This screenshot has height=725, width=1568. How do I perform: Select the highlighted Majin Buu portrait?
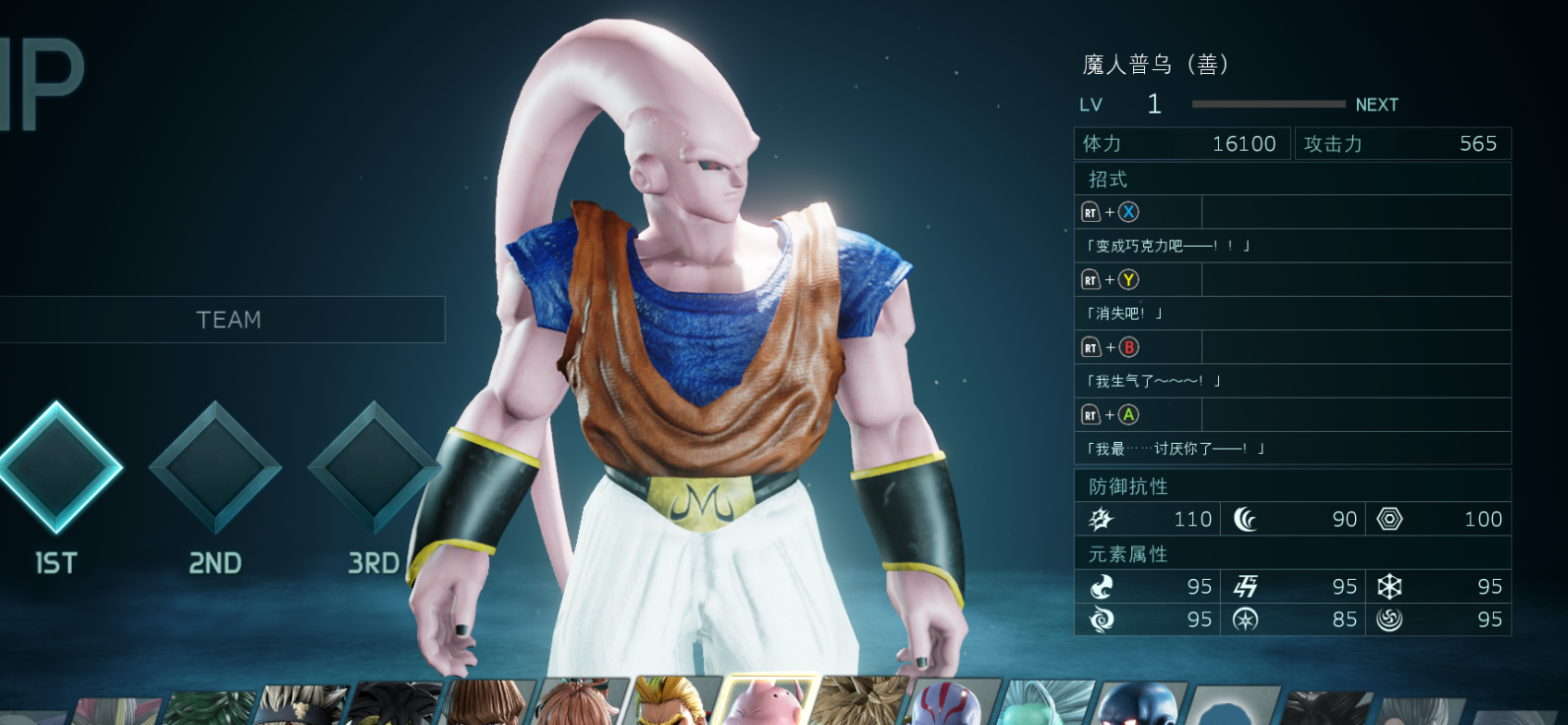coord(765,703)
